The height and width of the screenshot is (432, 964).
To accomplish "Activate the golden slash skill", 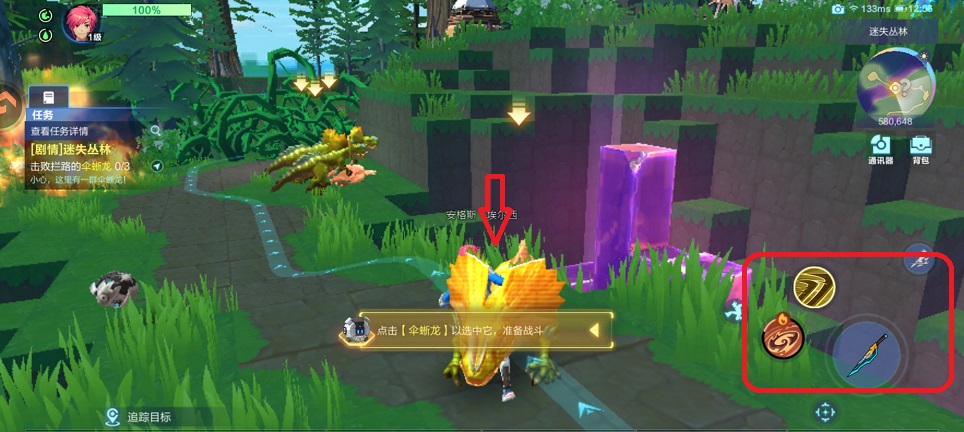I will 814,289.
